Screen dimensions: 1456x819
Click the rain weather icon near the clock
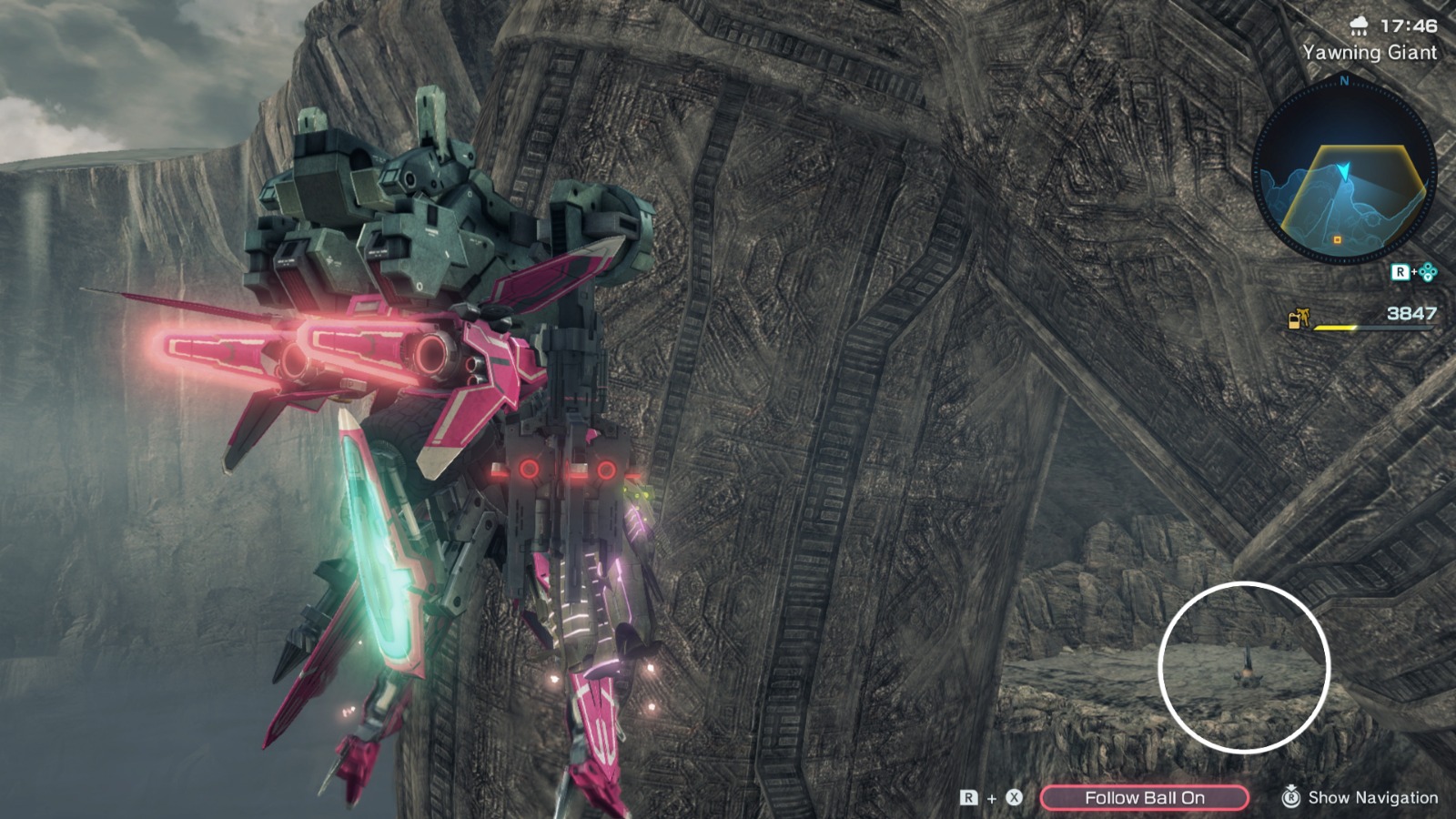(1358, 28)
